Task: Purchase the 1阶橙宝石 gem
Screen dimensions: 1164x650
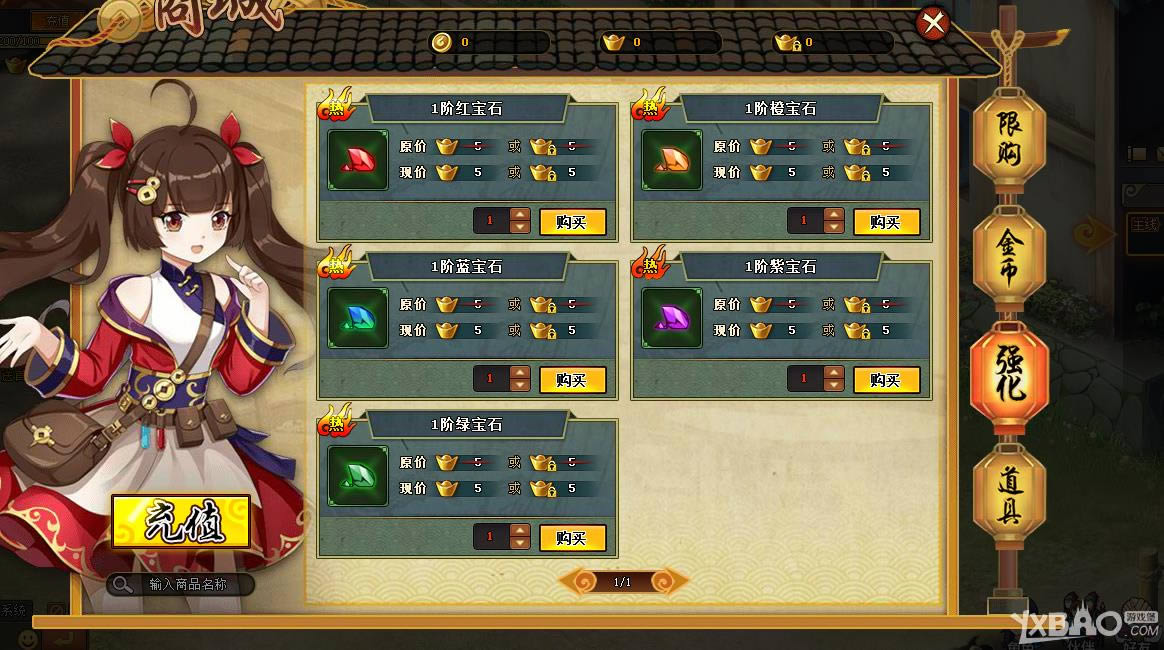Action: [x=886, y=222]
